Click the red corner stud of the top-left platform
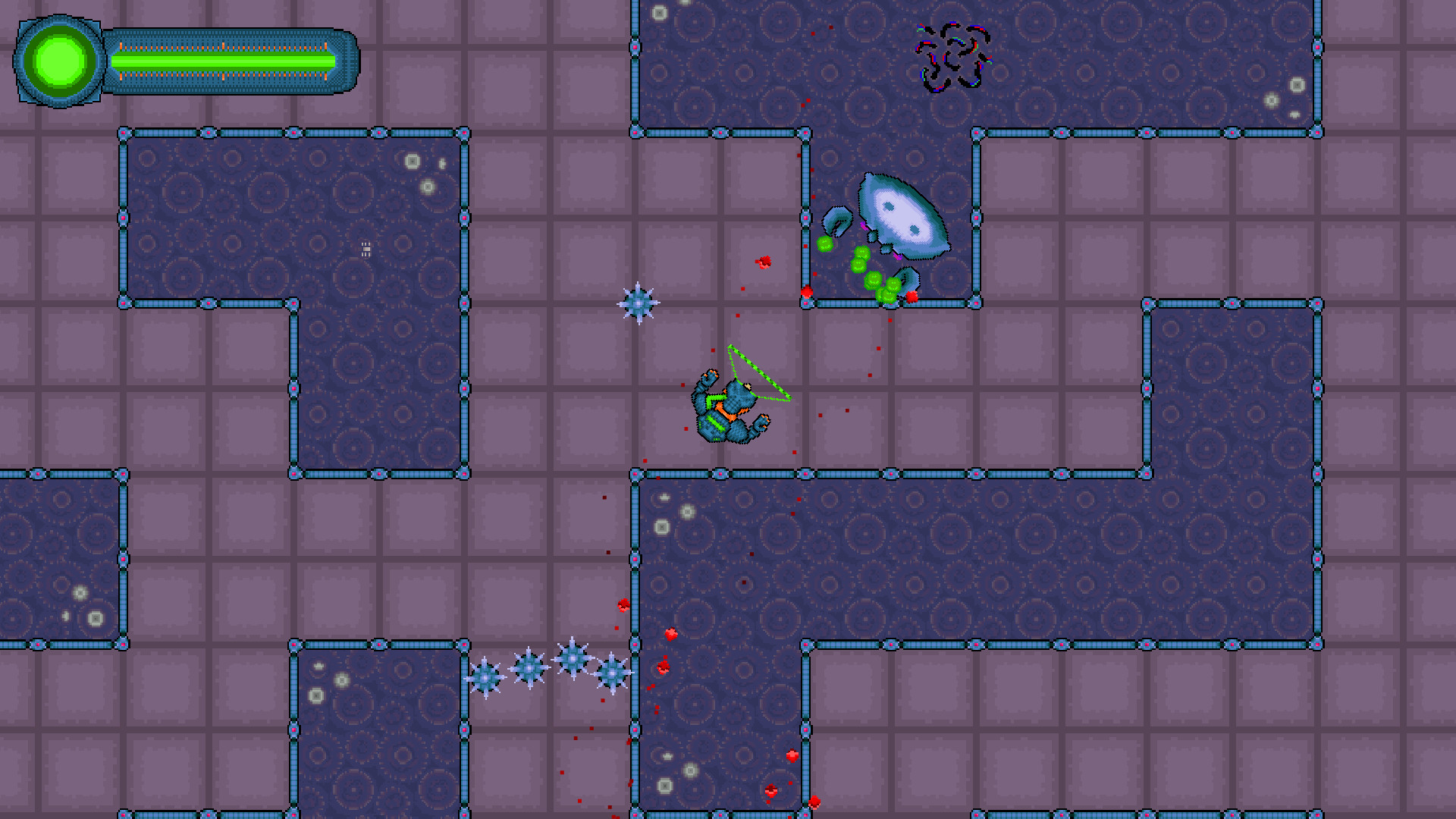The height and width of the screenshot is (819, 1456). coord(123,132)
